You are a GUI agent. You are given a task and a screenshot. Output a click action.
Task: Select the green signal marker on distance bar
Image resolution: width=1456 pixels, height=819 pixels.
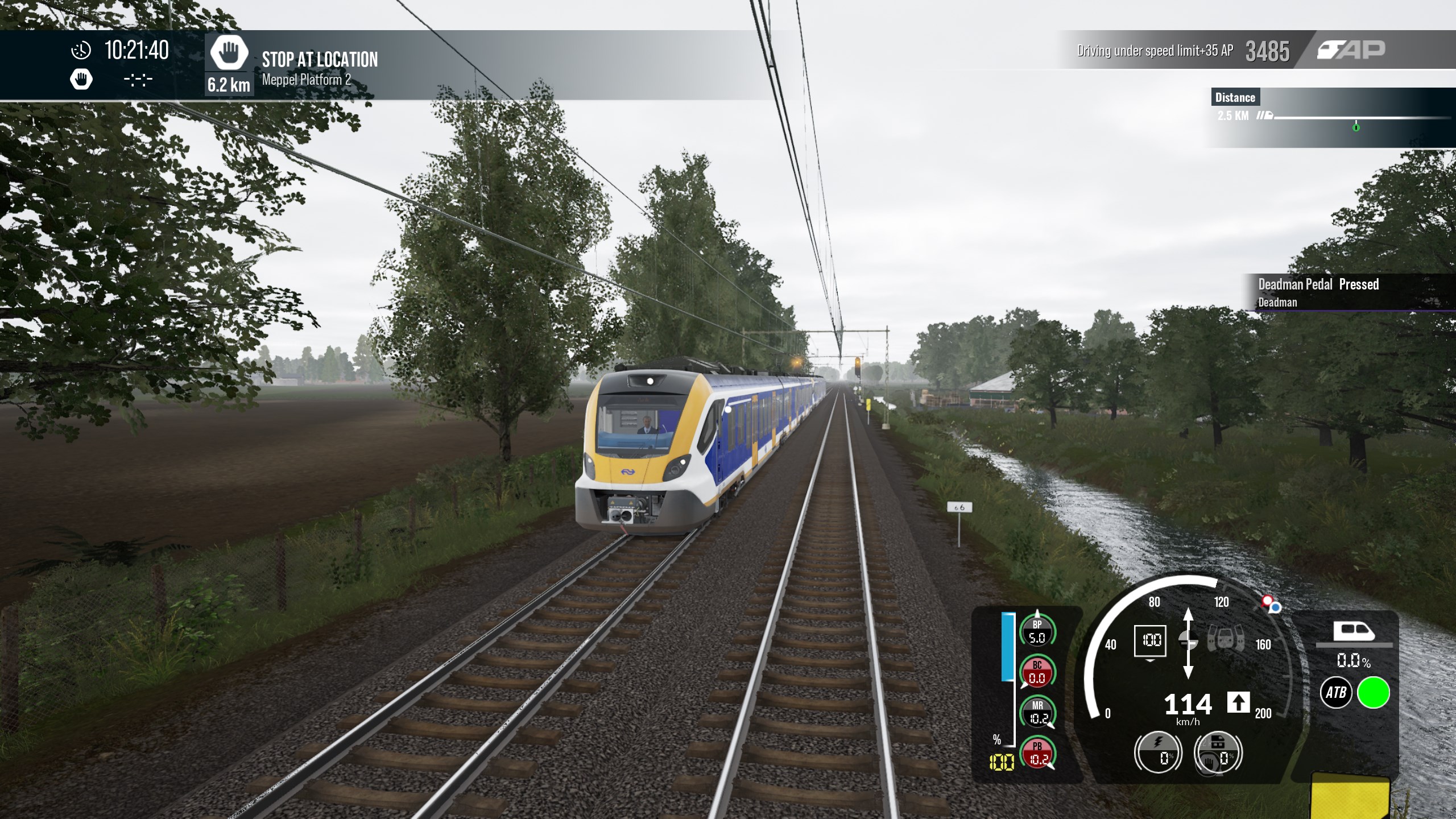point(1356,127)
